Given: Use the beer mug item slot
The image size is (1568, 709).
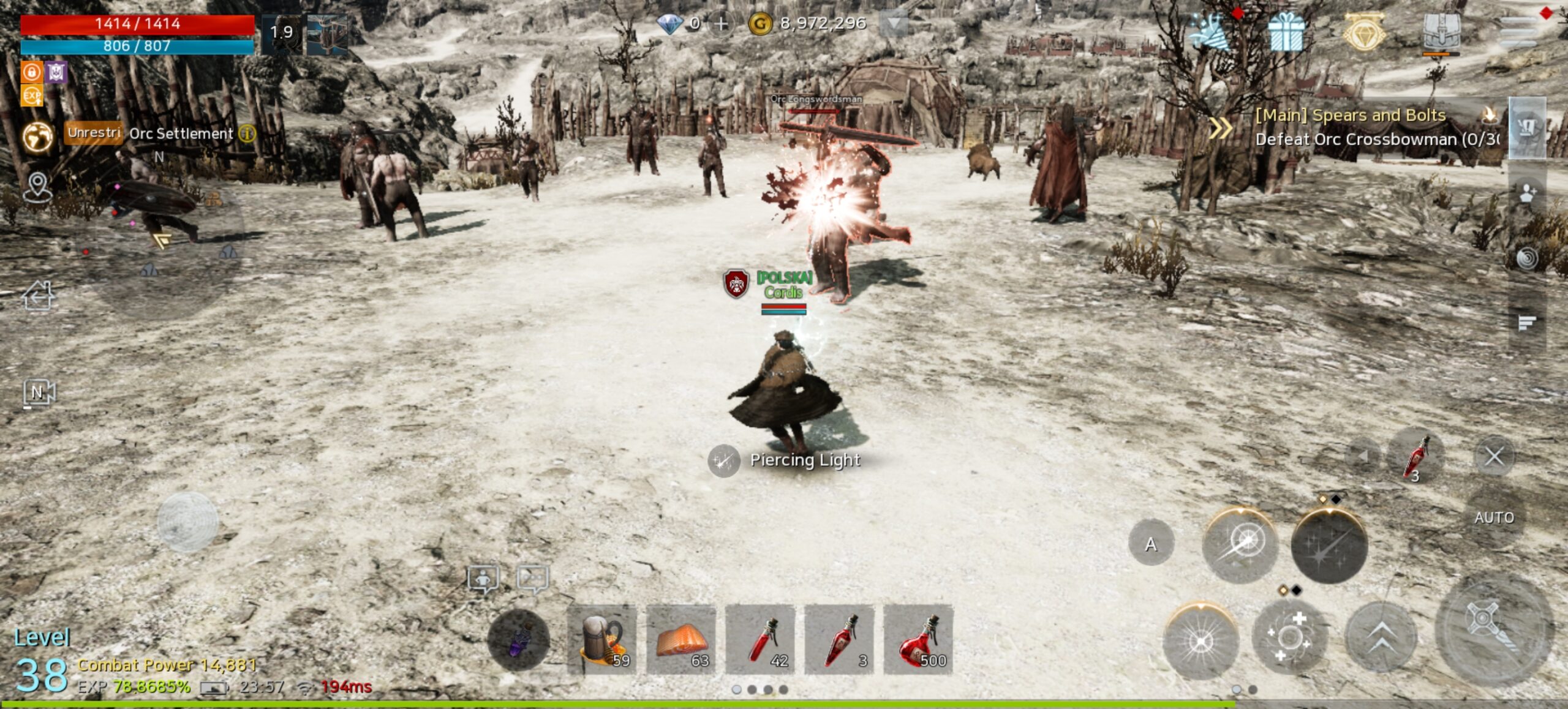Looking at the screenshot, I should pos(602,639).
